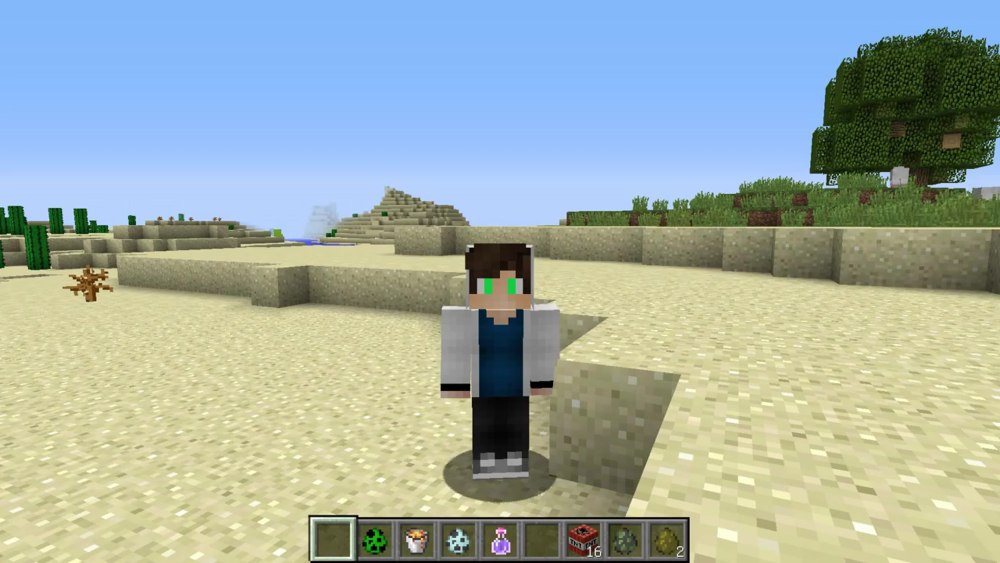Select the yellow spawn egg stack of 2
This screenshot has height=563, width=1000.
[x=665, y=540]
